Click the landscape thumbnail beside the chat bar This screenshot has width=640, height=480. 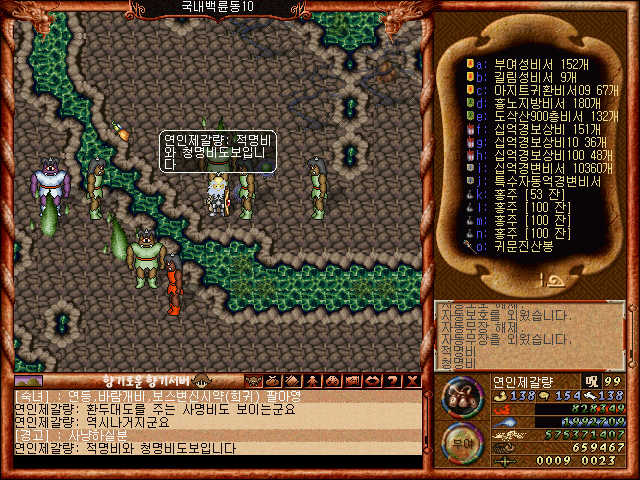(x=28, y=380)
